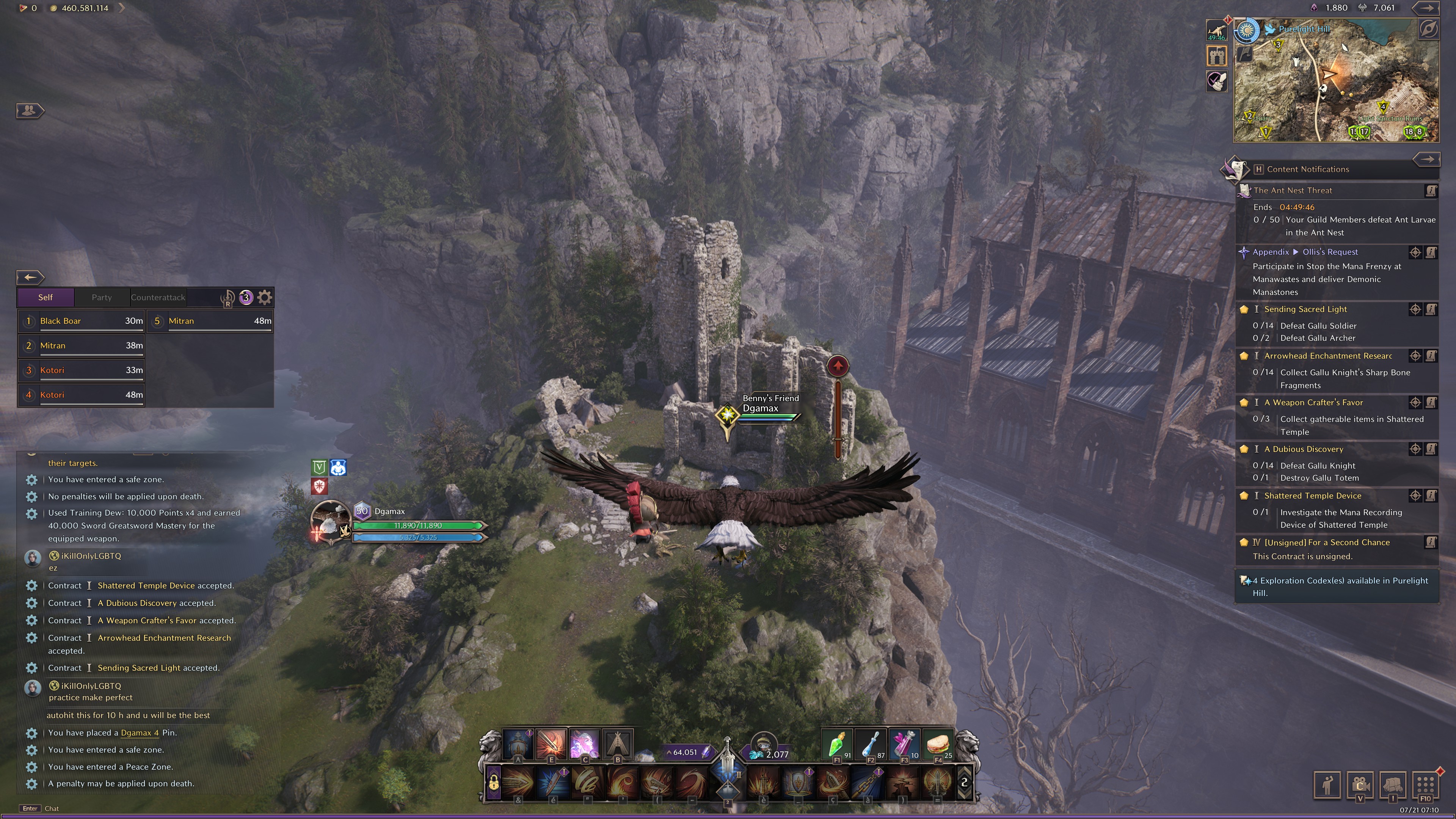
Task: Use the green potion with 91 left
Action: tap(836, 744)
